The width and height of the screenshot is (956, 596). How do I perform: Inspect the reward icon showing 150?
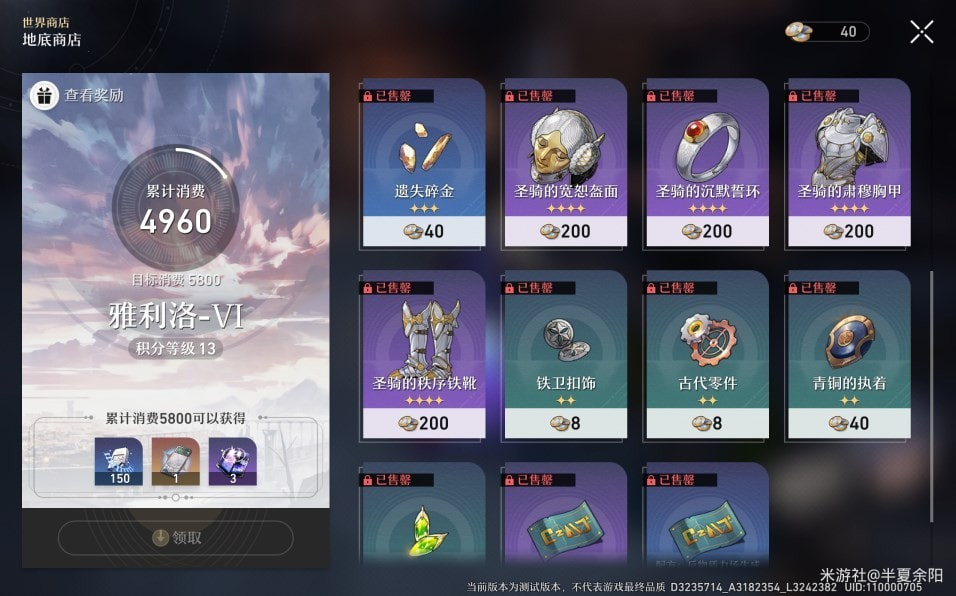point(119,462)
